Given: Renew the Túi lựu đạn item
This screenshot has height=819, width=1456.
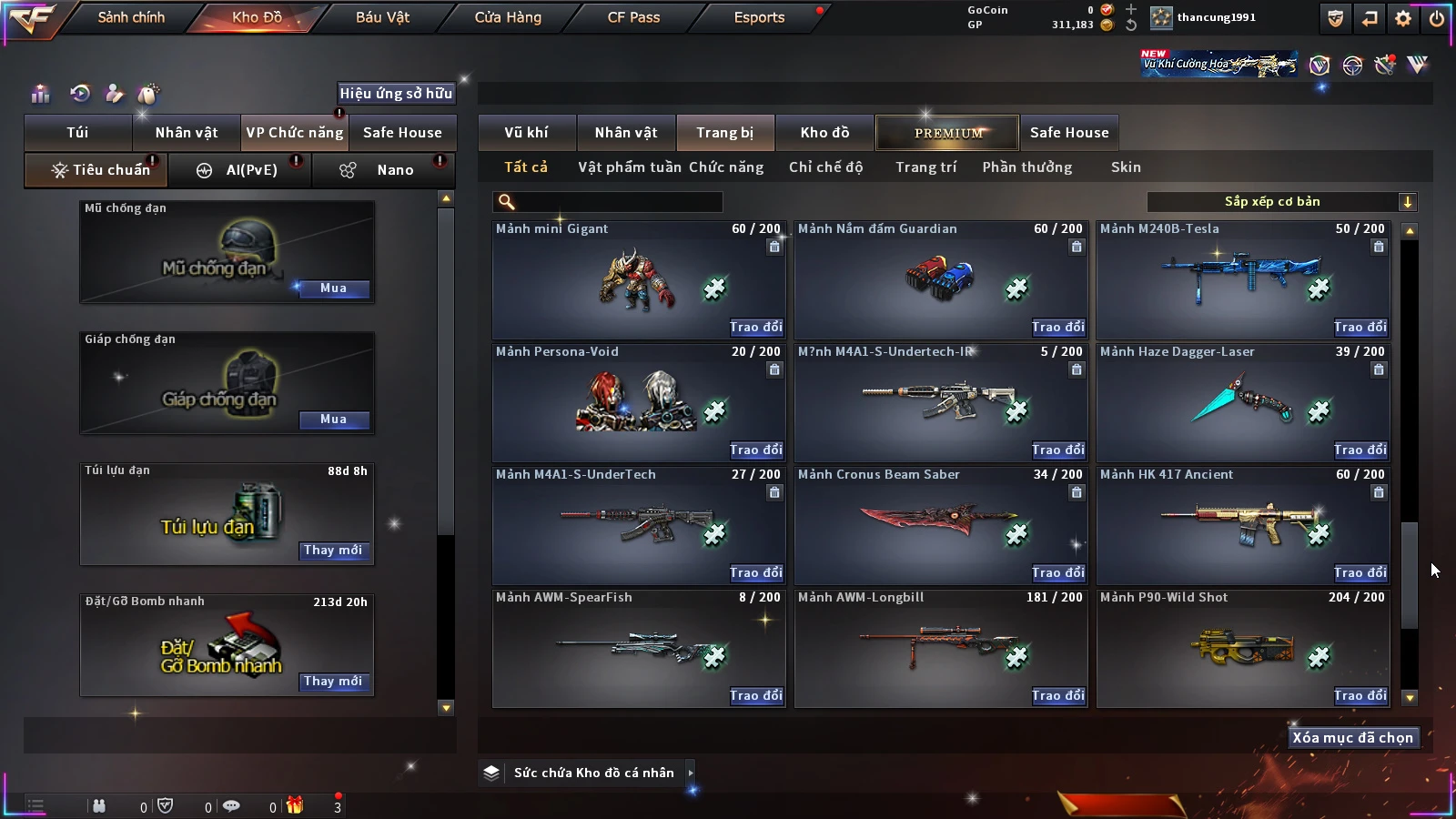Looking at the screenshot, I should point(333,551).
